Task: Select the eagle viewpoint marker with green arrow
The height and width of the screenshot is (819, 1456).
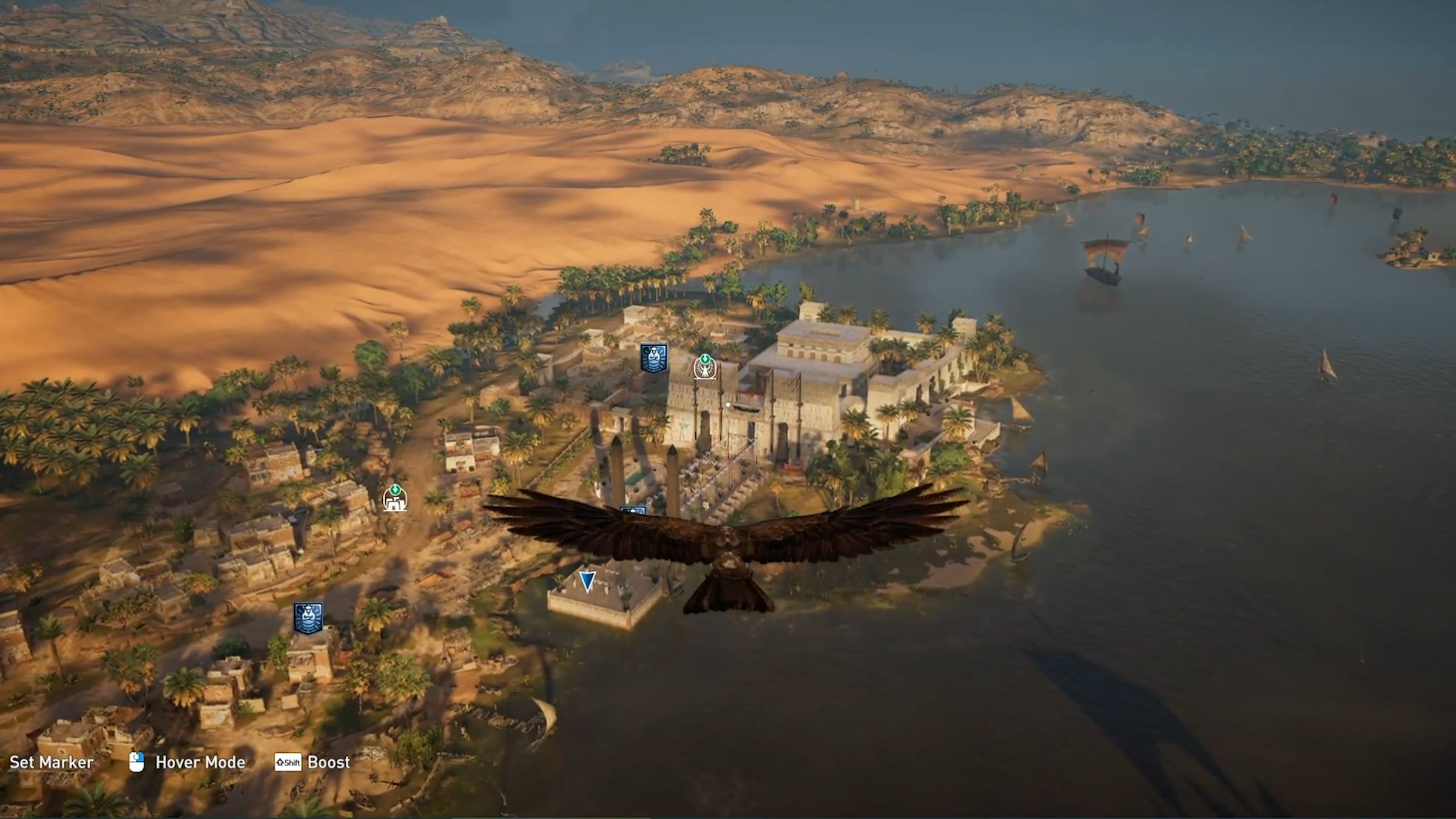Action: pyautogui.click(x=705, y=368)
